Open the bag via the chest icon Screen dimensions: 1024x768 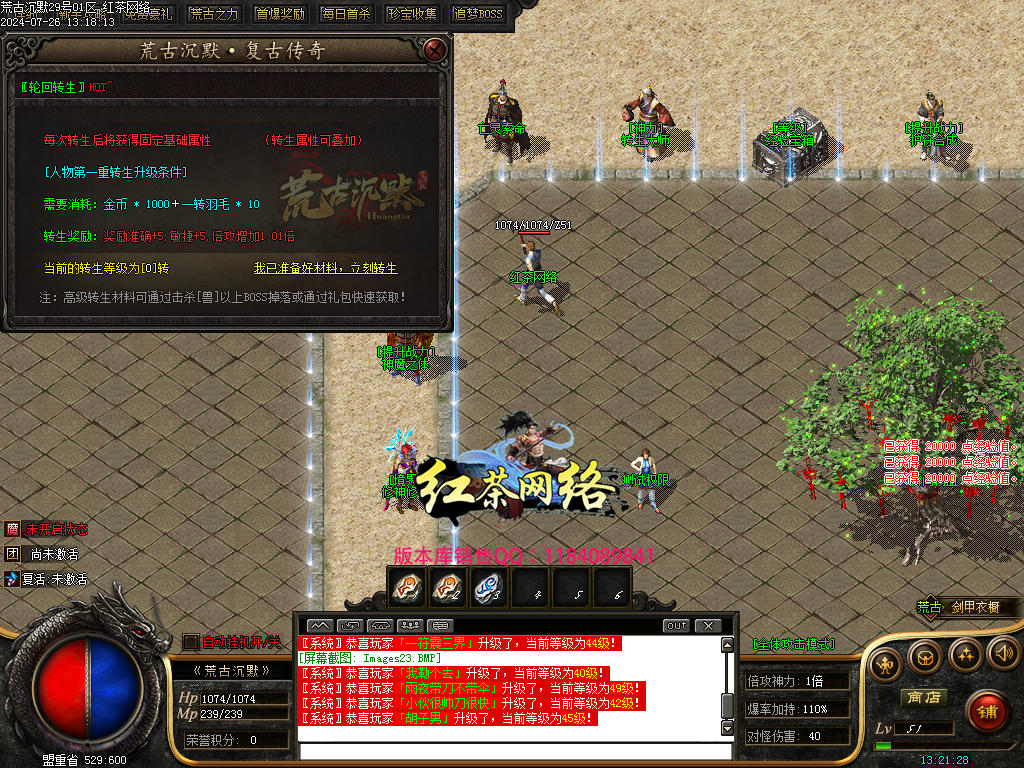(924, 655)
